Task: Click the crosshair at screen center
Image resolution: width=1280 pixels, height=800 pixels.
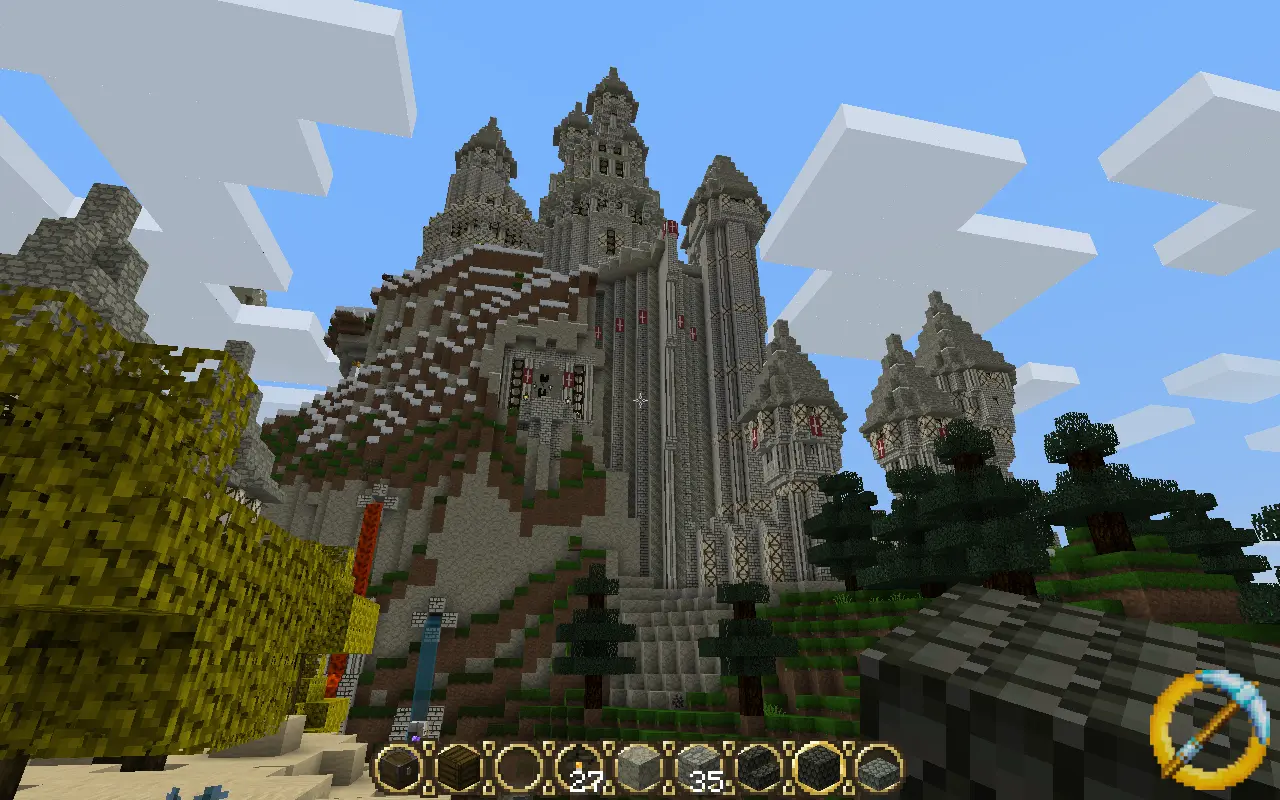Action: tap(640, 400)
